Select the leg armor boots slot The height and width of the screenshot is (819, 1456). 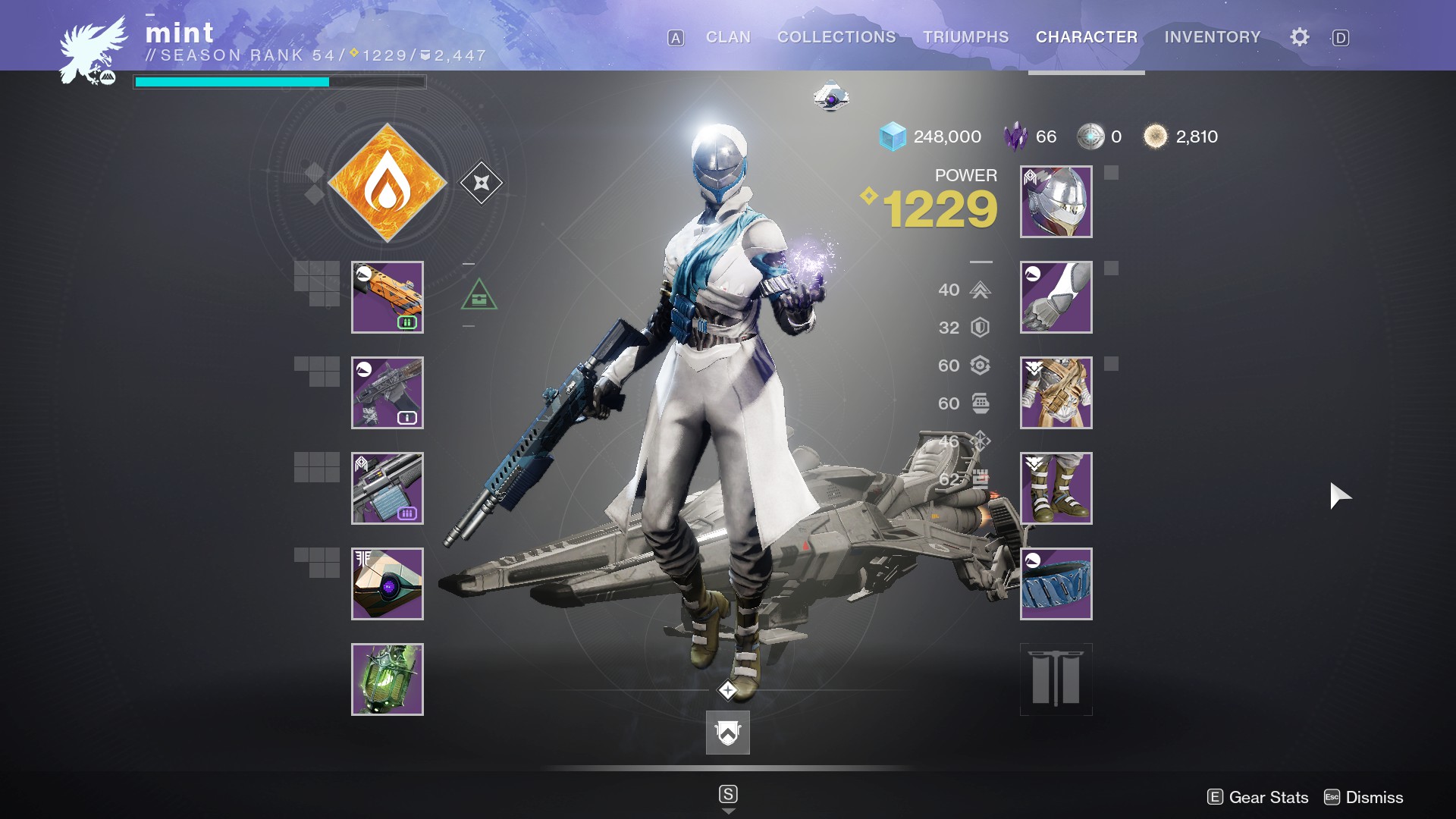tap(1056, 488)
